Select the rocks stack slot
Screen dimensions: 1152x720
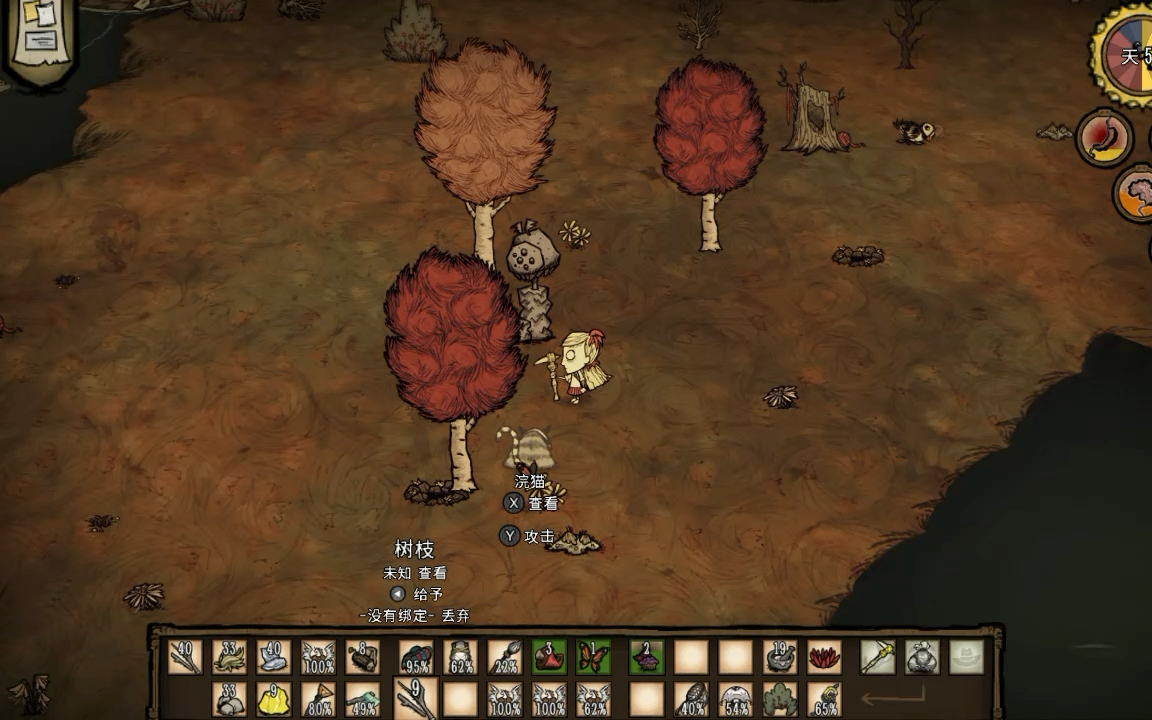pyautogui.click(x=229, y=698)
